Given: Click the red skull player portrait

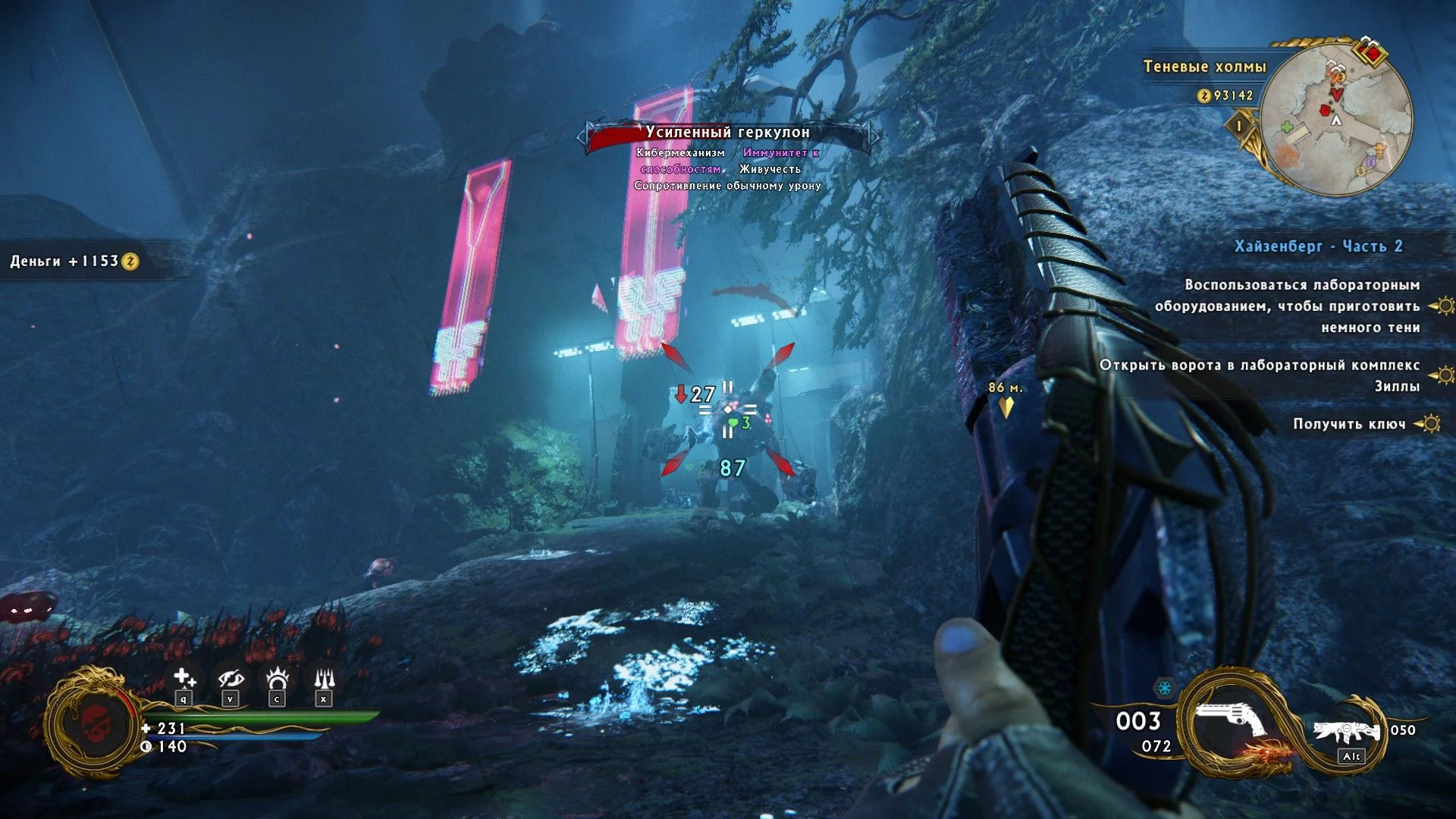Looking at the screenshot, I should coord(94,723).
